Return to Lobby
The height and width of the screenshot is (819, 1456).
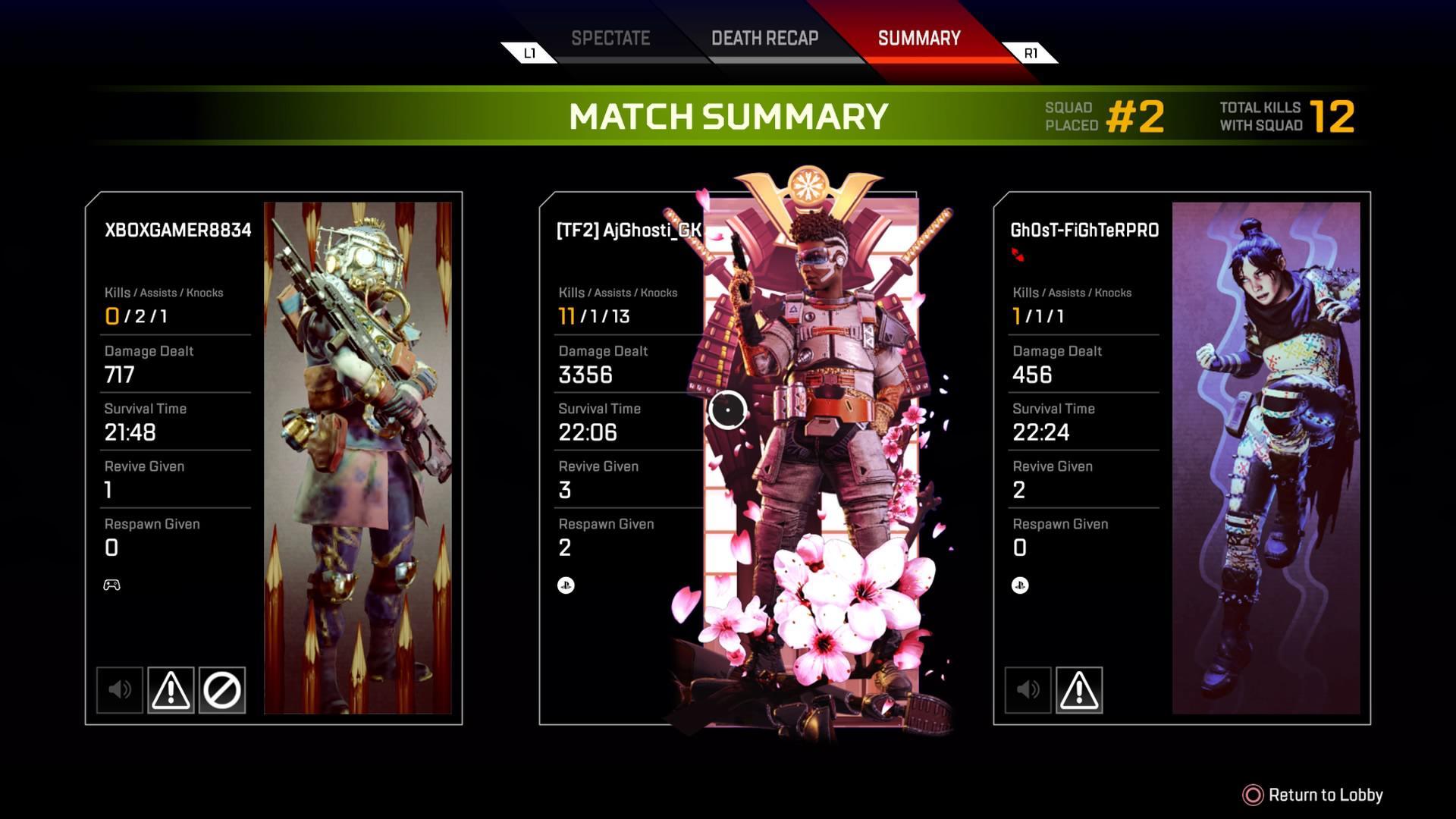coord(1313,795)
